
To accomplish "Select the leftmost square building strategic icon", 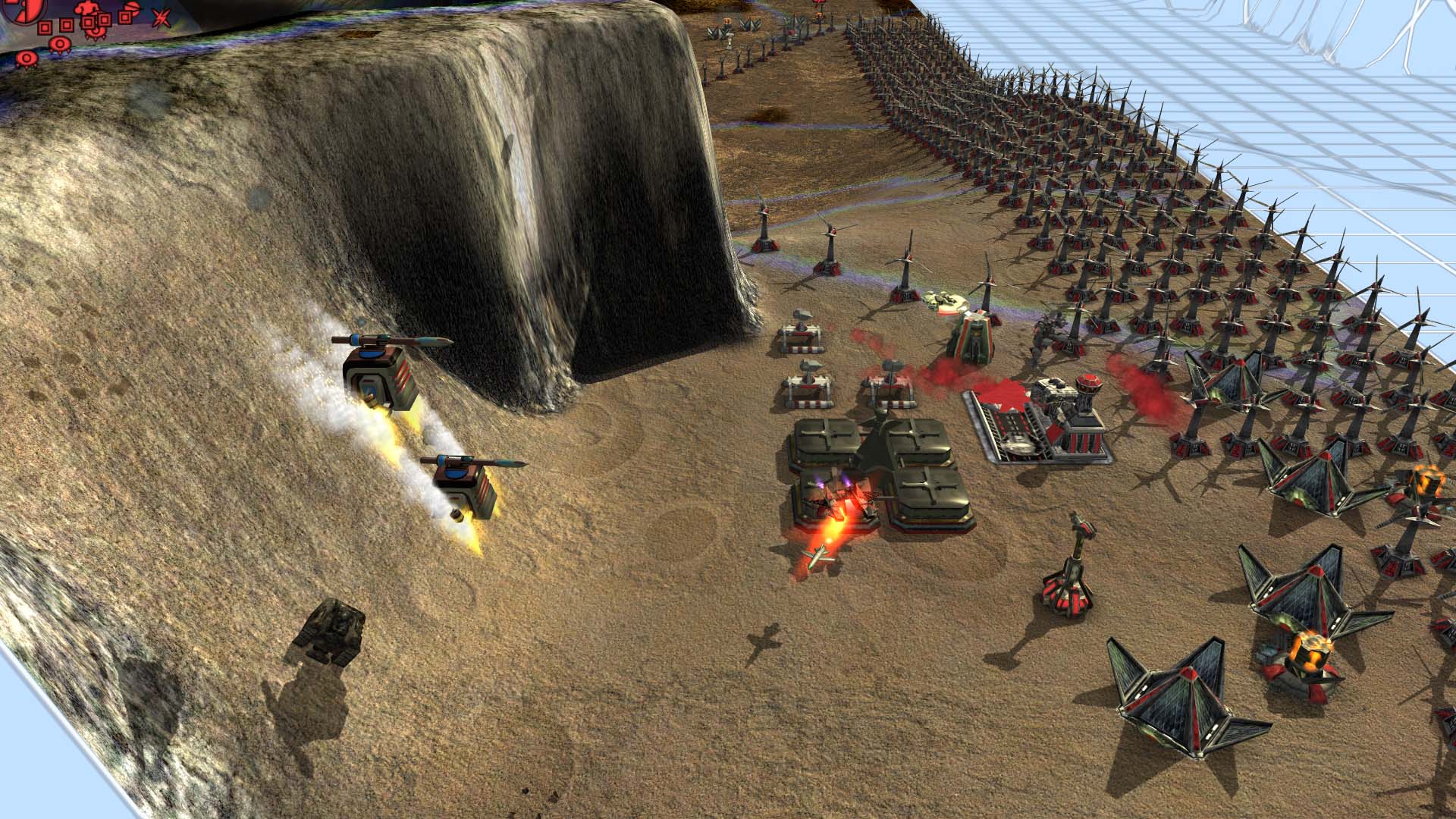I will tap(45, 27).
